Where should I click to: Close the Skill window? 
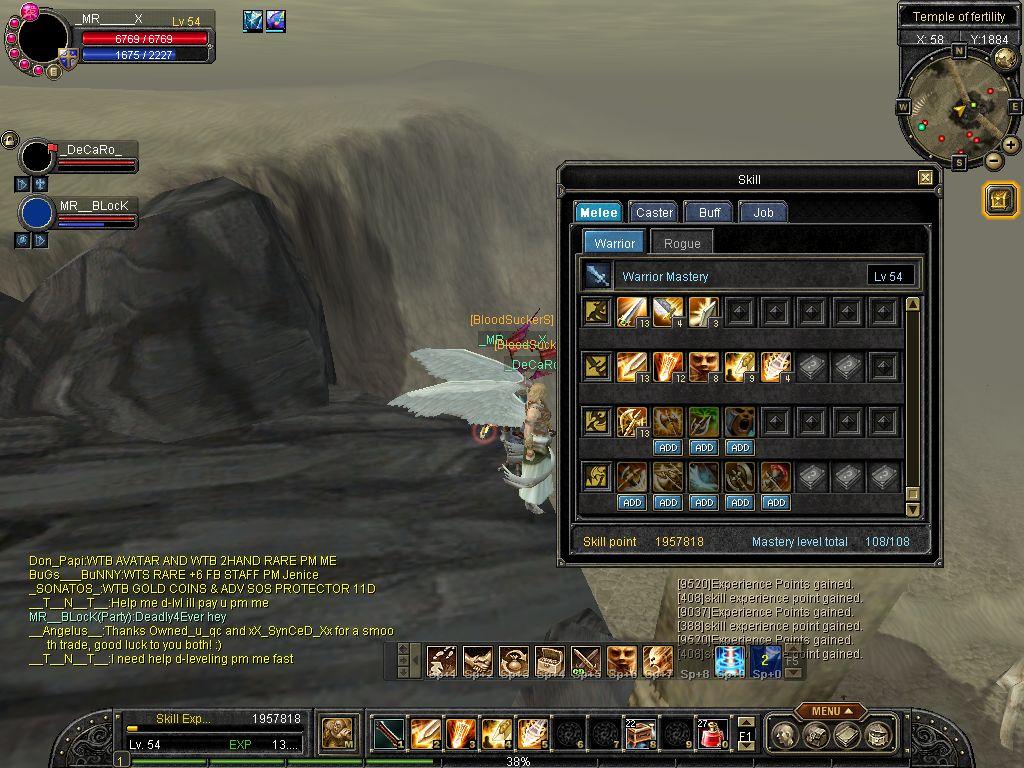click(x=925, y=178)
